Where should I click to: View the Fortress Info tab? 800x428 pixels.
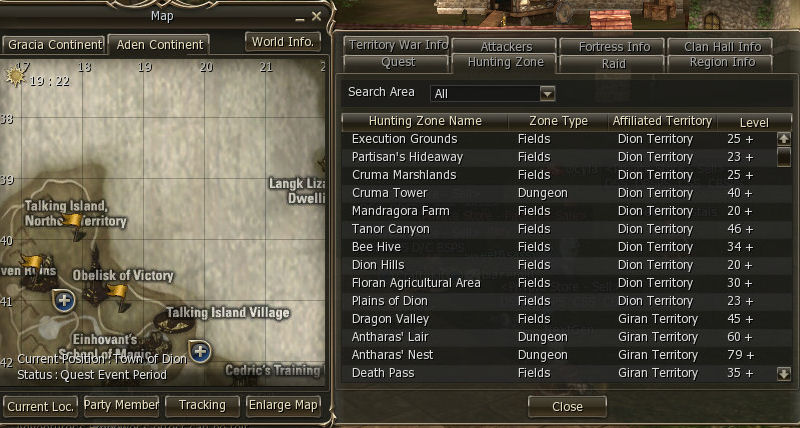click(613, 47)
